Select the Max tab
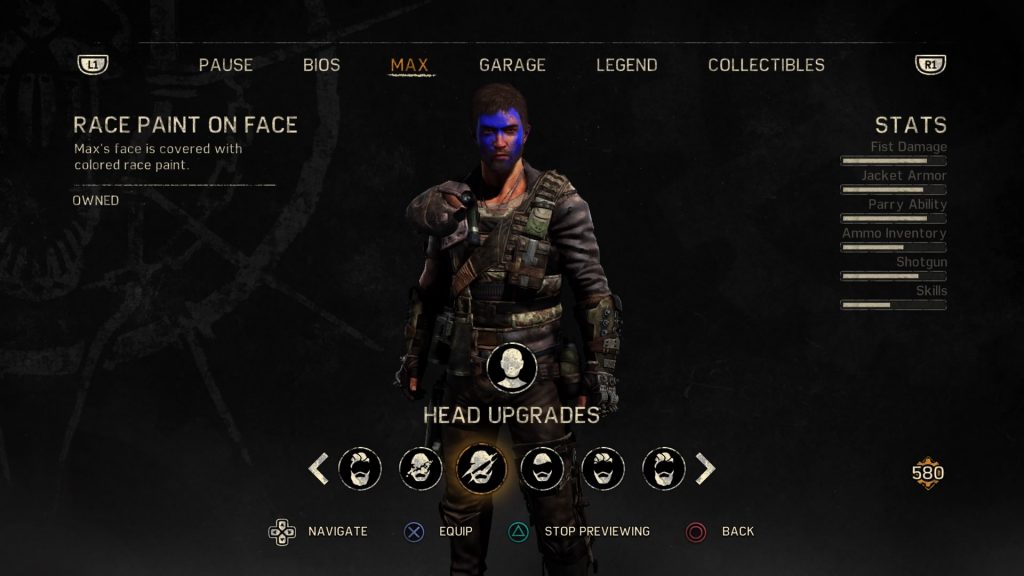The width and height of the screenshot is (1024, 576). click(x=409, y=65)
